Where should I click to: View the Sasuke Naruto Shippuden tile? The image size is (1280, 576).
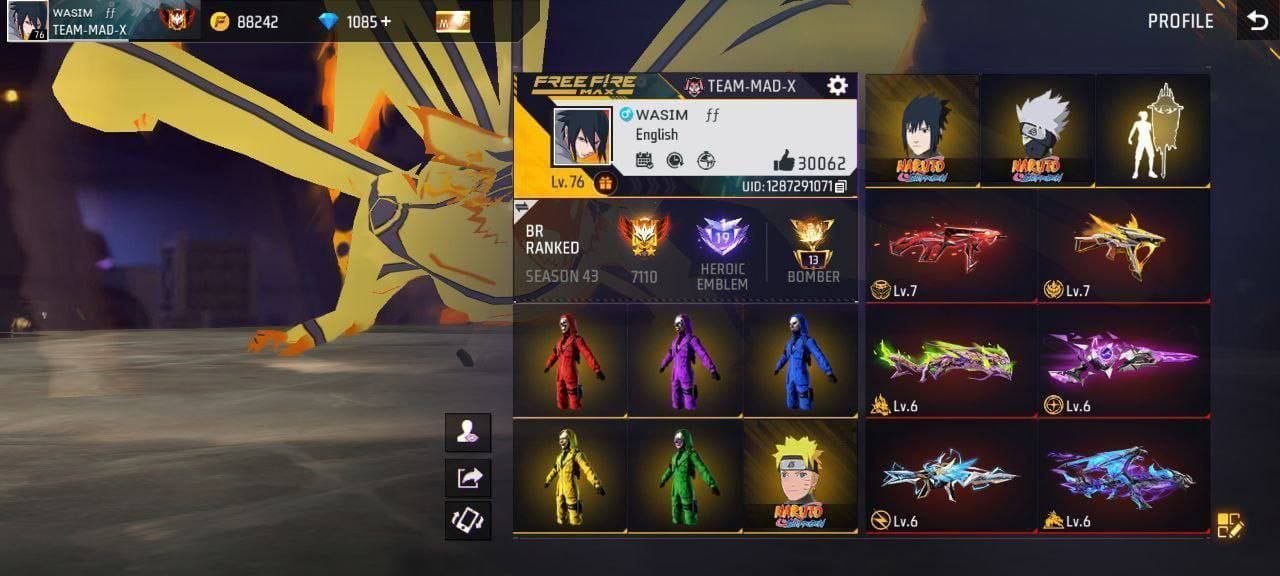click(922, 130)
